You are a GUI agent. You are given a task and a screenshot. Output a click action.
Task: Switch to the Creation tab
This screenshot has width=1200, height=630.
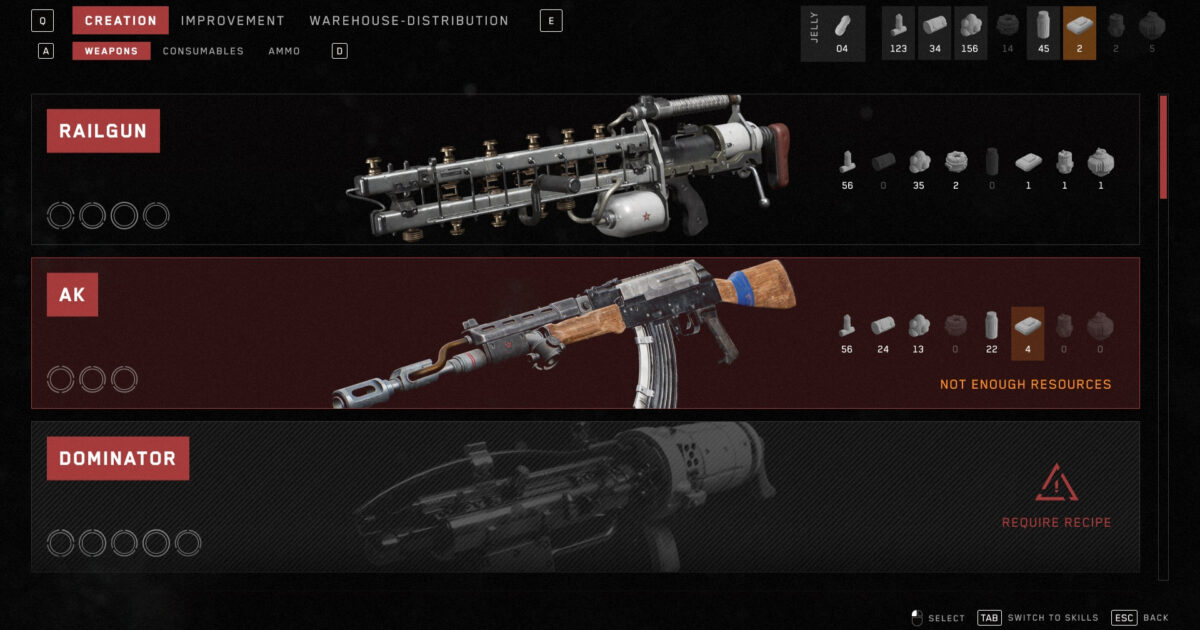coord(120,21)
